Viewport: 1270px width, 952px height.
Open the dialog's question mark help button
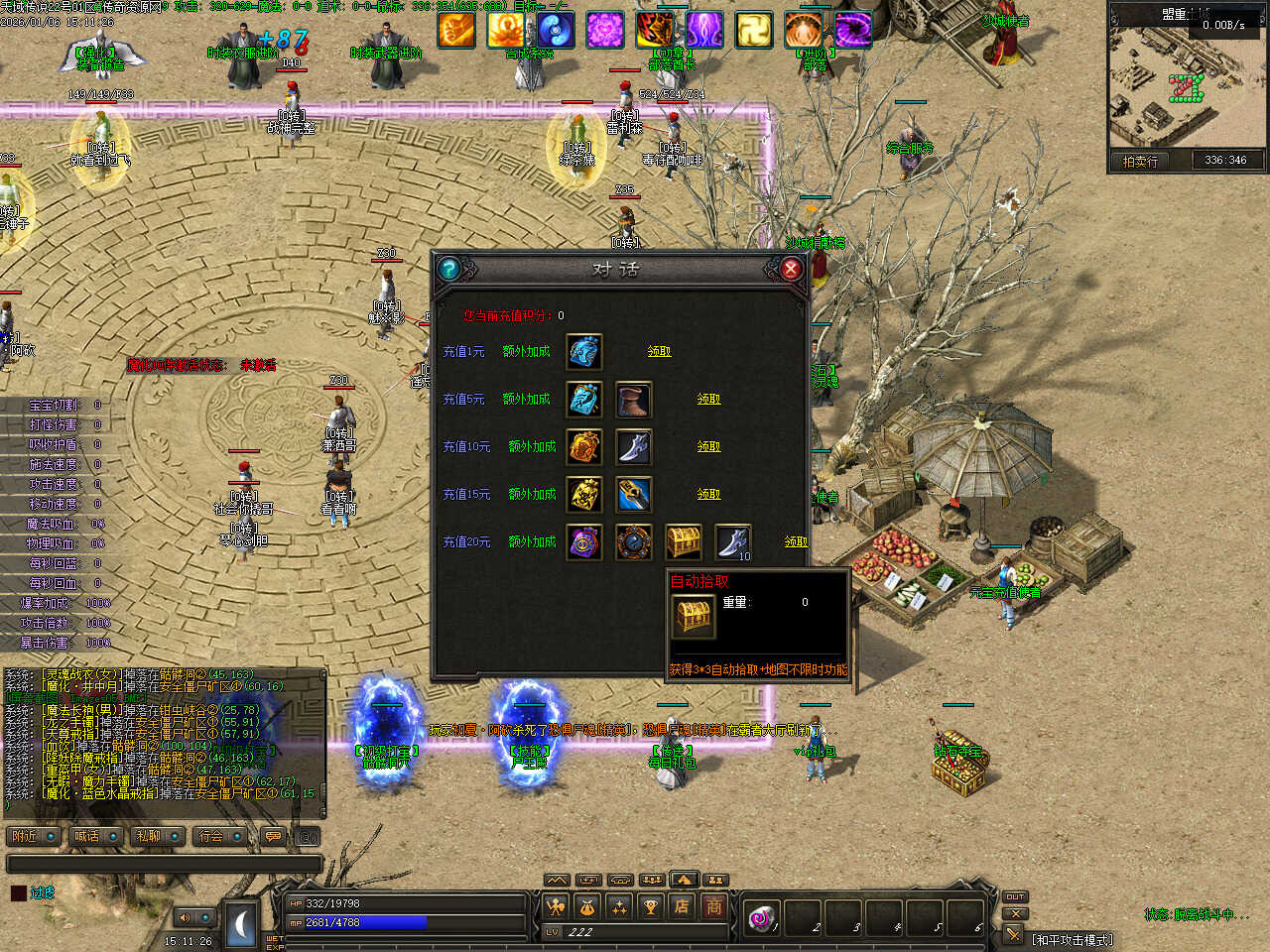click(448, 269)
